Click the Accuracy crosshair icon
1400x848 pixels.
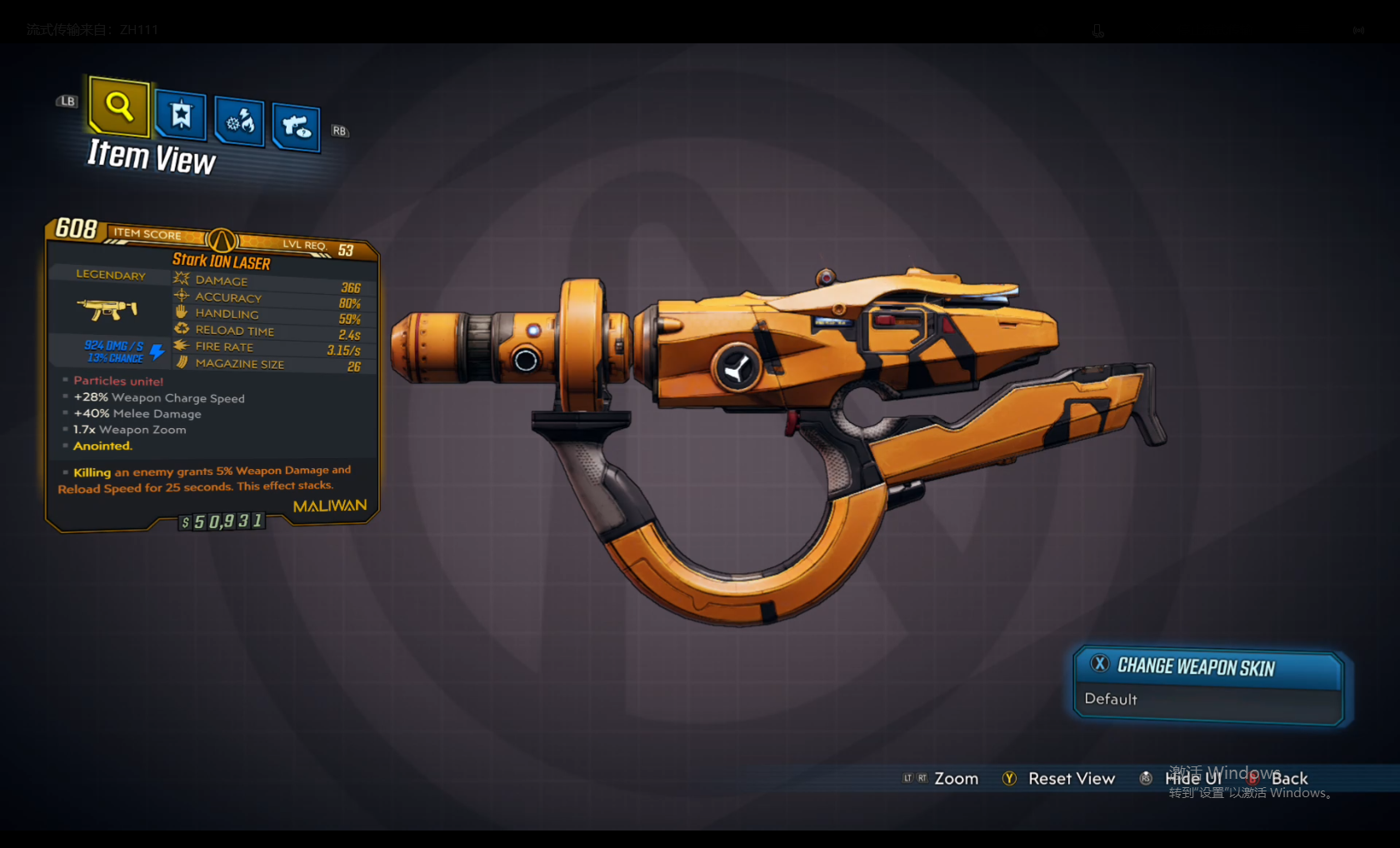tap(182, 296)
